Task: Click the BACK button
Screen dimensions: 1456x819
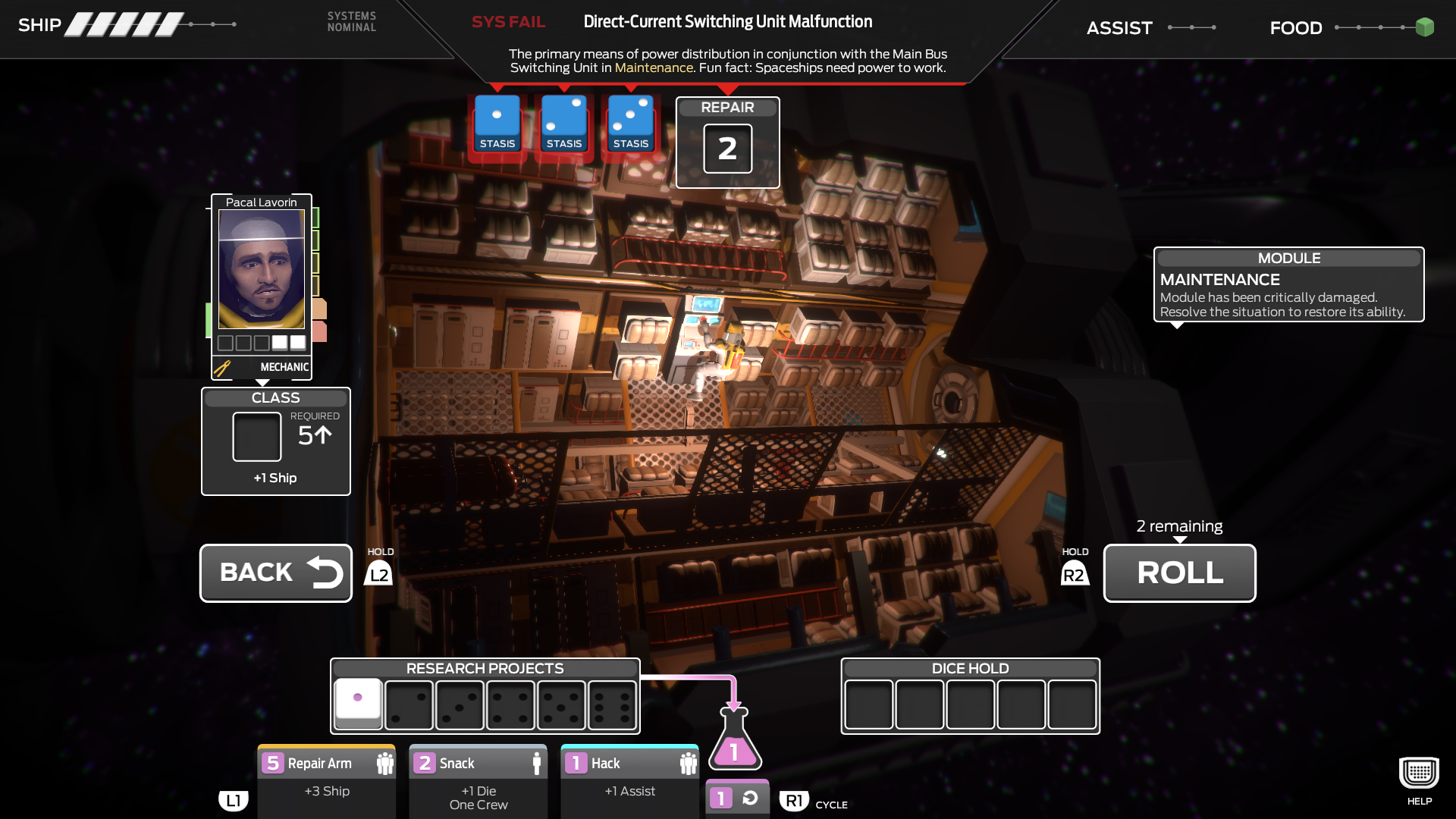Action: pos(275,573)
